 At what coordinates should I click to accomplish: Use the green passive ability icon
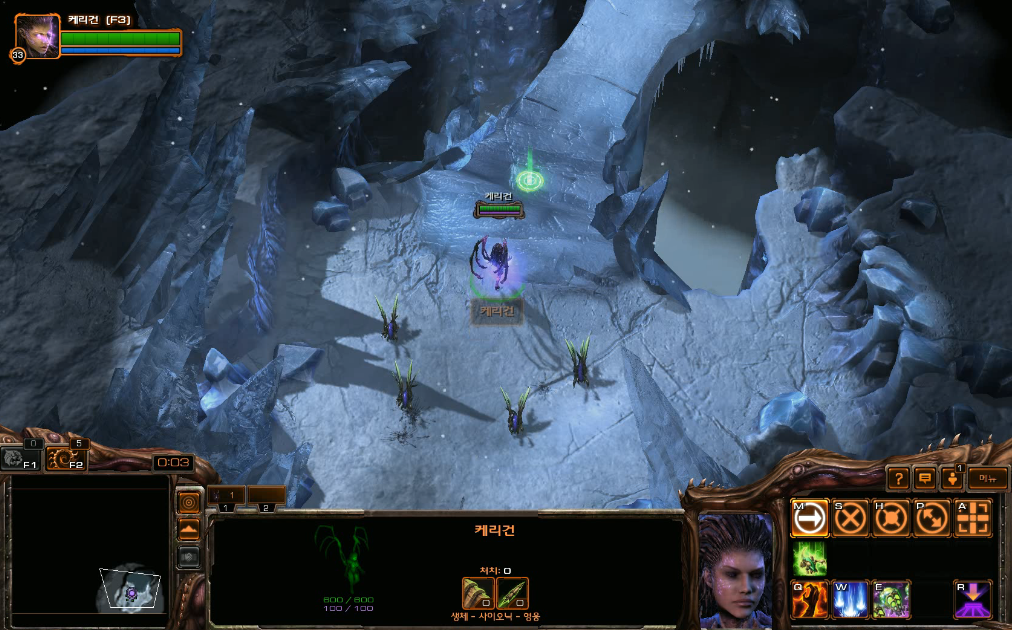(810, 559)
